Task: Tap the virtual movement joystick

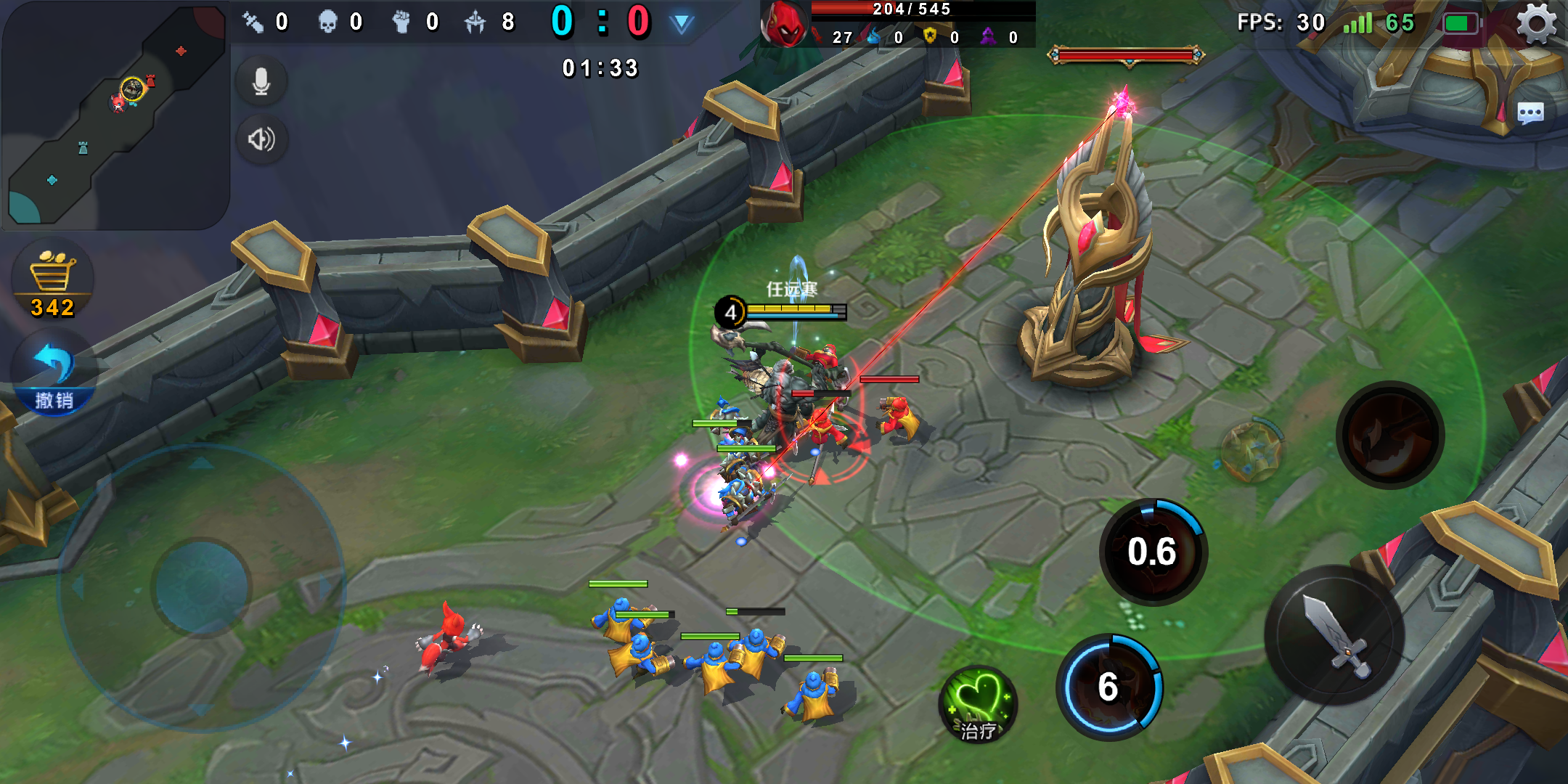Action: [201, 587]
